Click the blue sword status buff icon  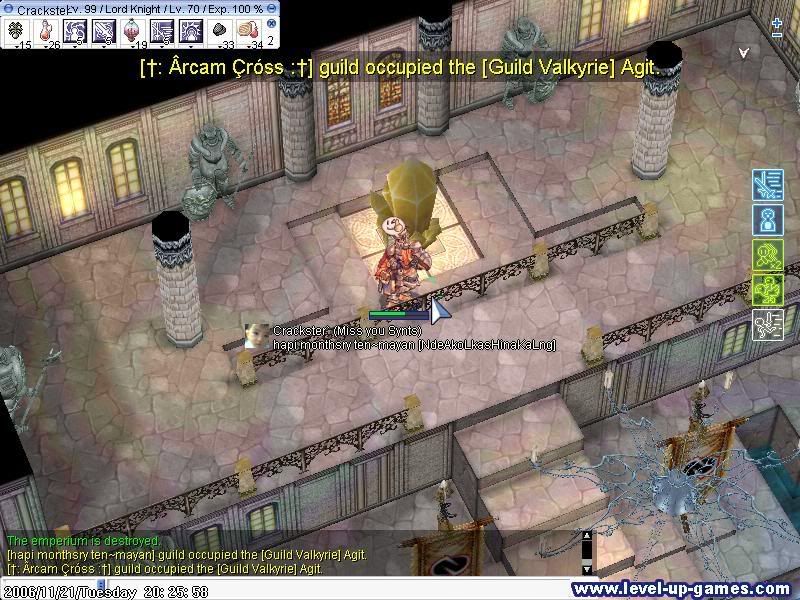pos(766,184)
